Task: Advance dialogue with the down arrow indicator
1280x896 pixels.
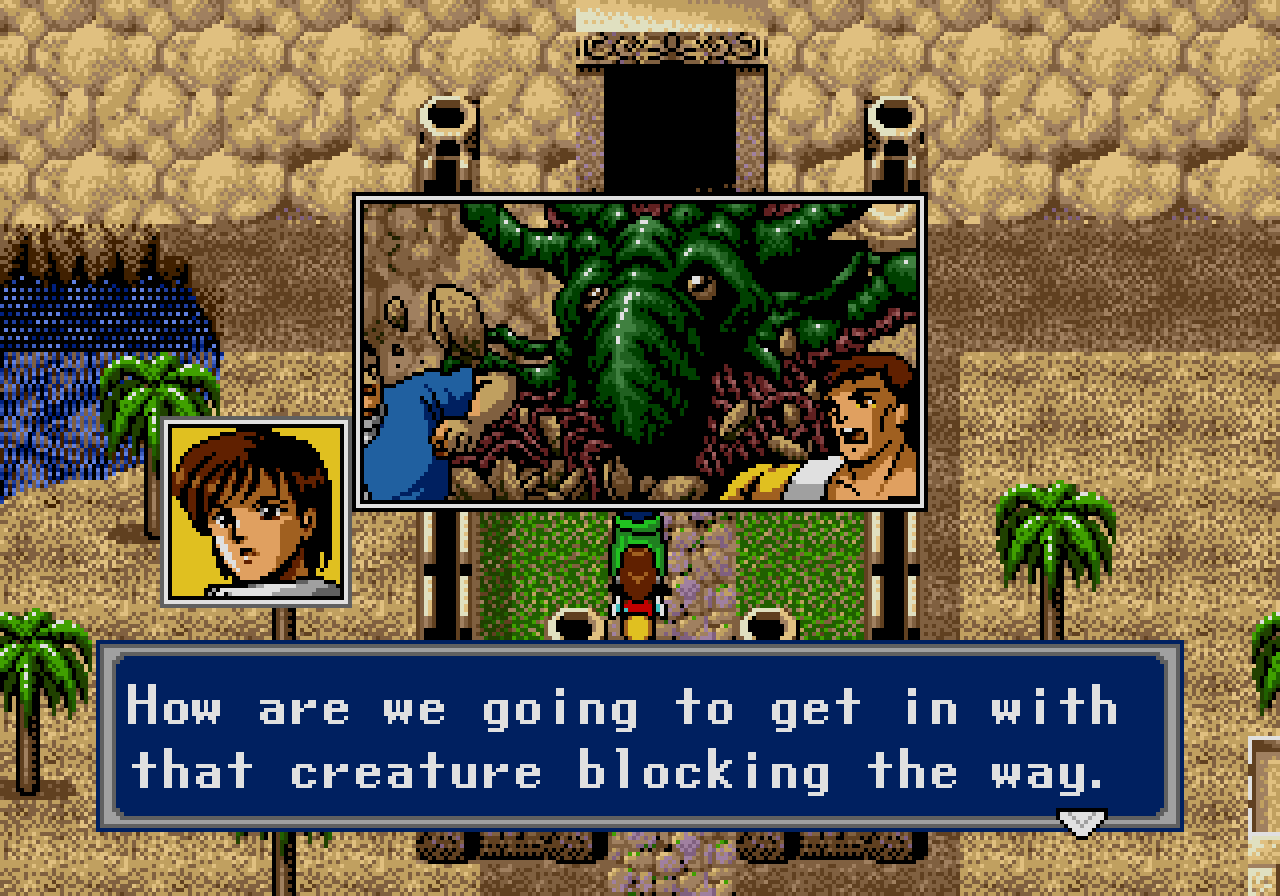Action: coord(1081,822)
